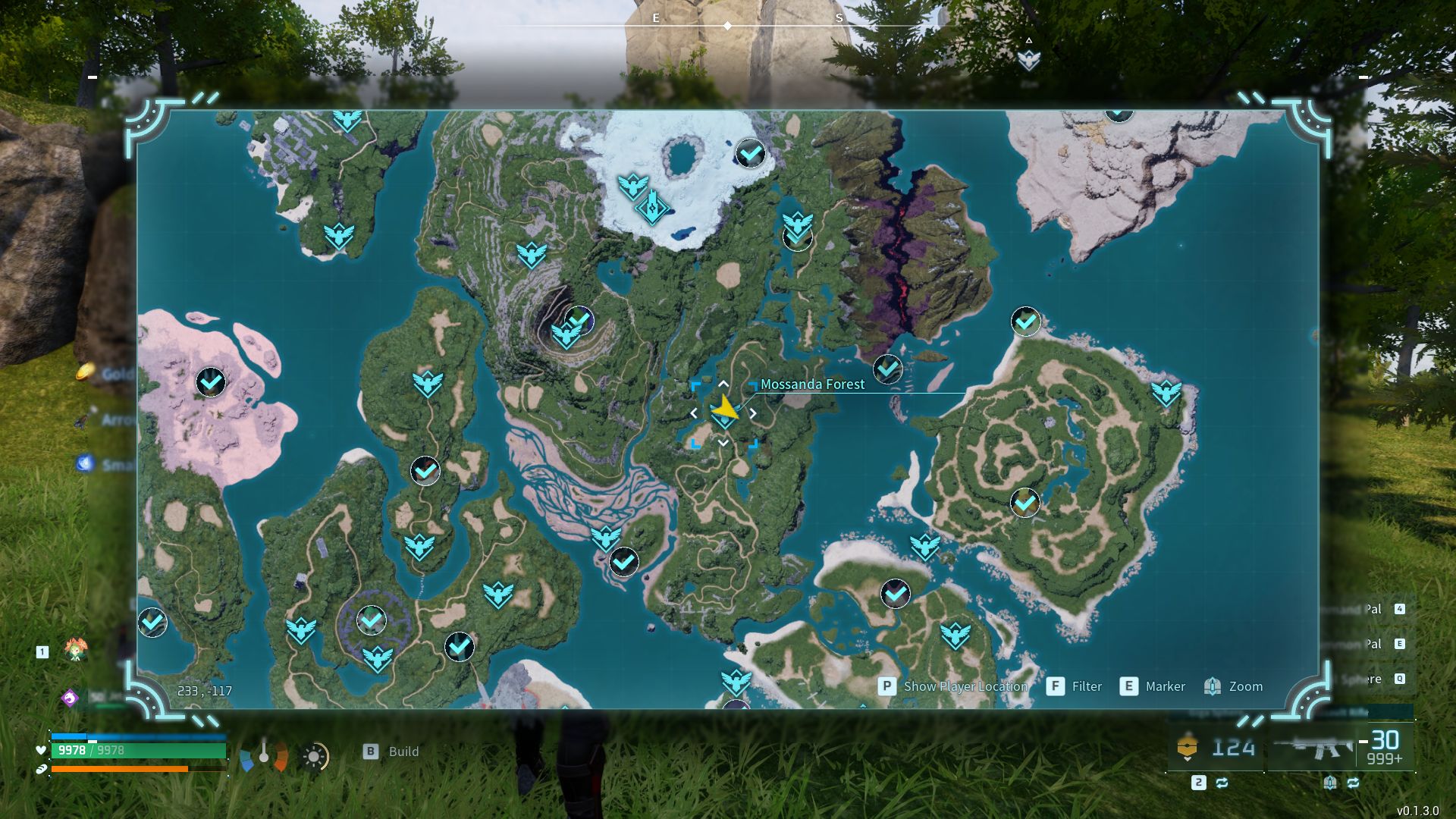Click the left chevron beside the selected marker
Viewport: 1456px width, 819px height.
click(x=696, y=413)
